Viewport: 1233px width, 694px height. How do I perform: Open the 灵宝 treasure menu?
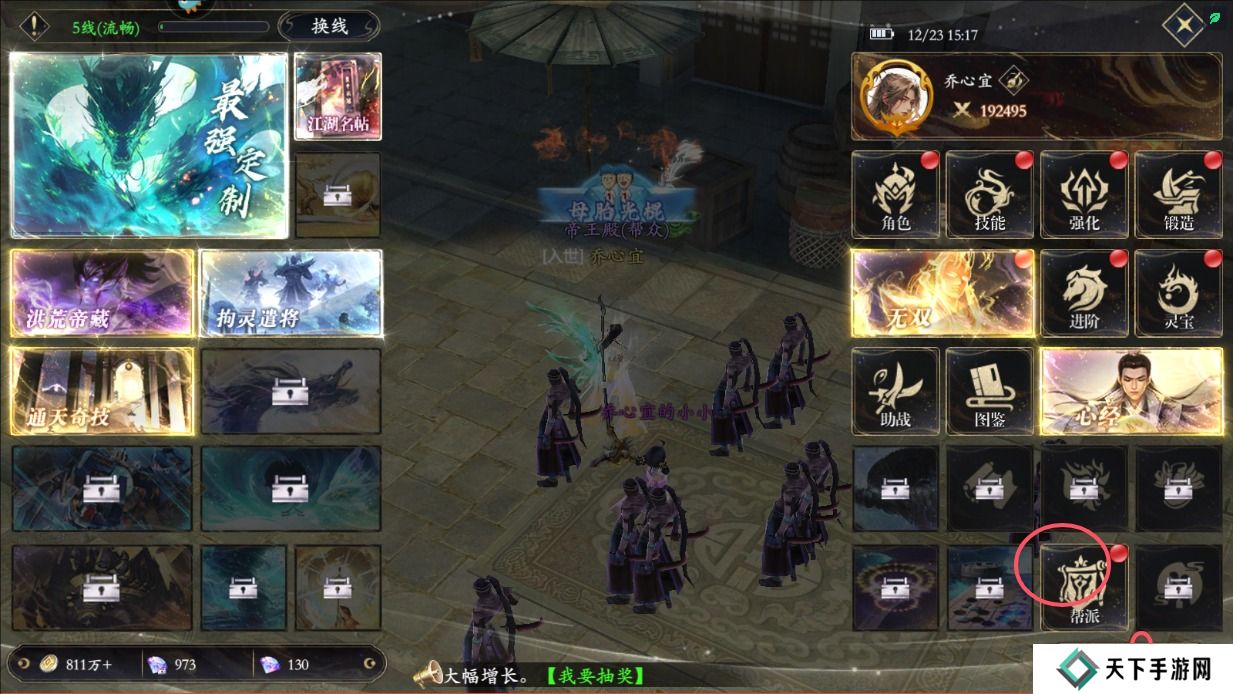tap(1178, 292)
